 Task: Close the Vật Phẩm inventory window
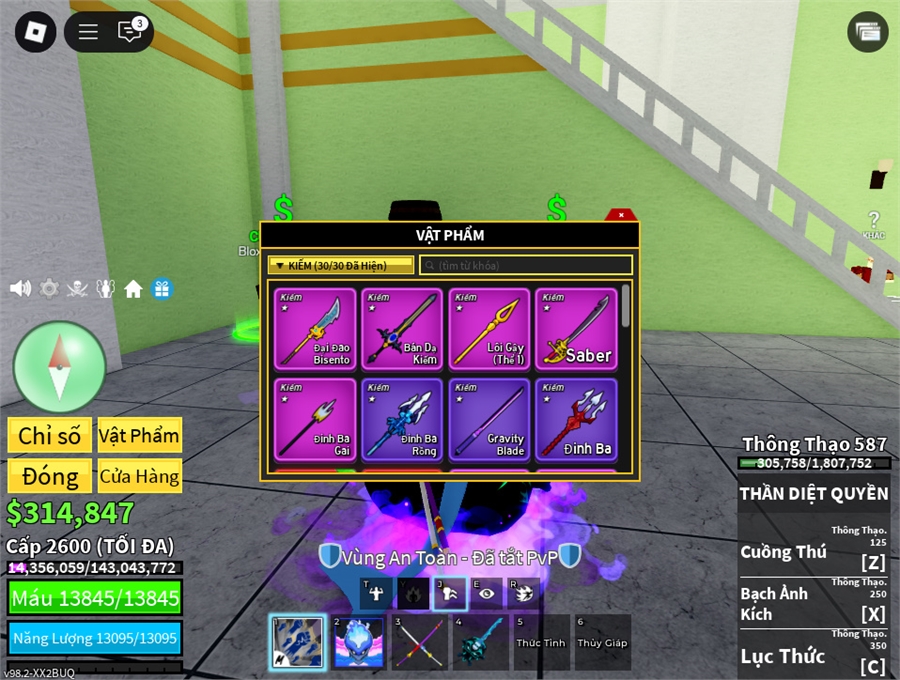click(x=621, y=215)
